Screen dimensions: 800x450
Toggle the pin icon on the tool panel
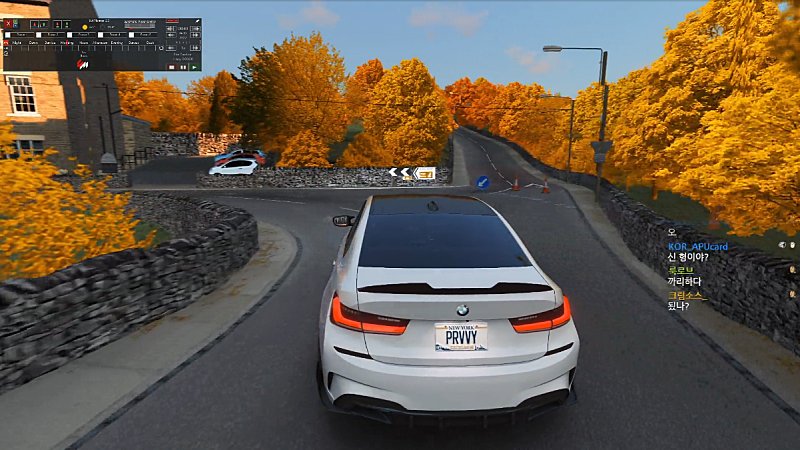pyautogui.click(x=198, y=21)
